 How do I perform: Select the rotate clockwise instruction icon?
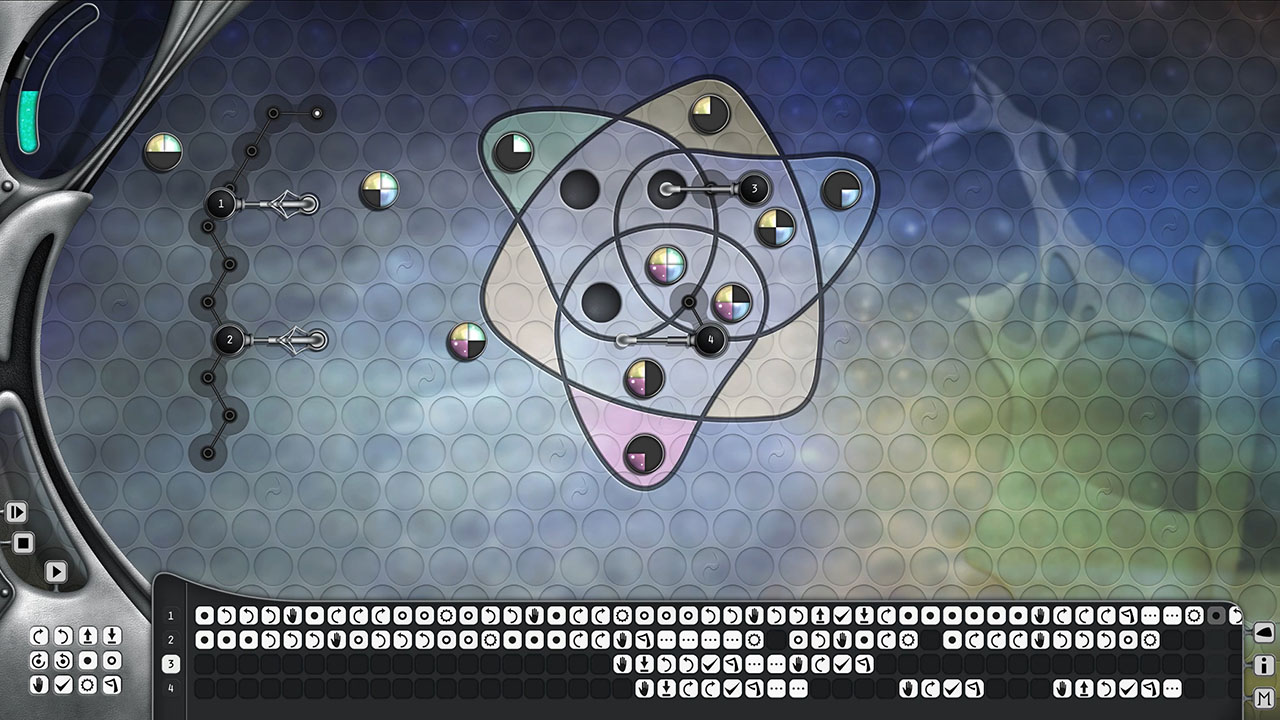click(39, 636)
